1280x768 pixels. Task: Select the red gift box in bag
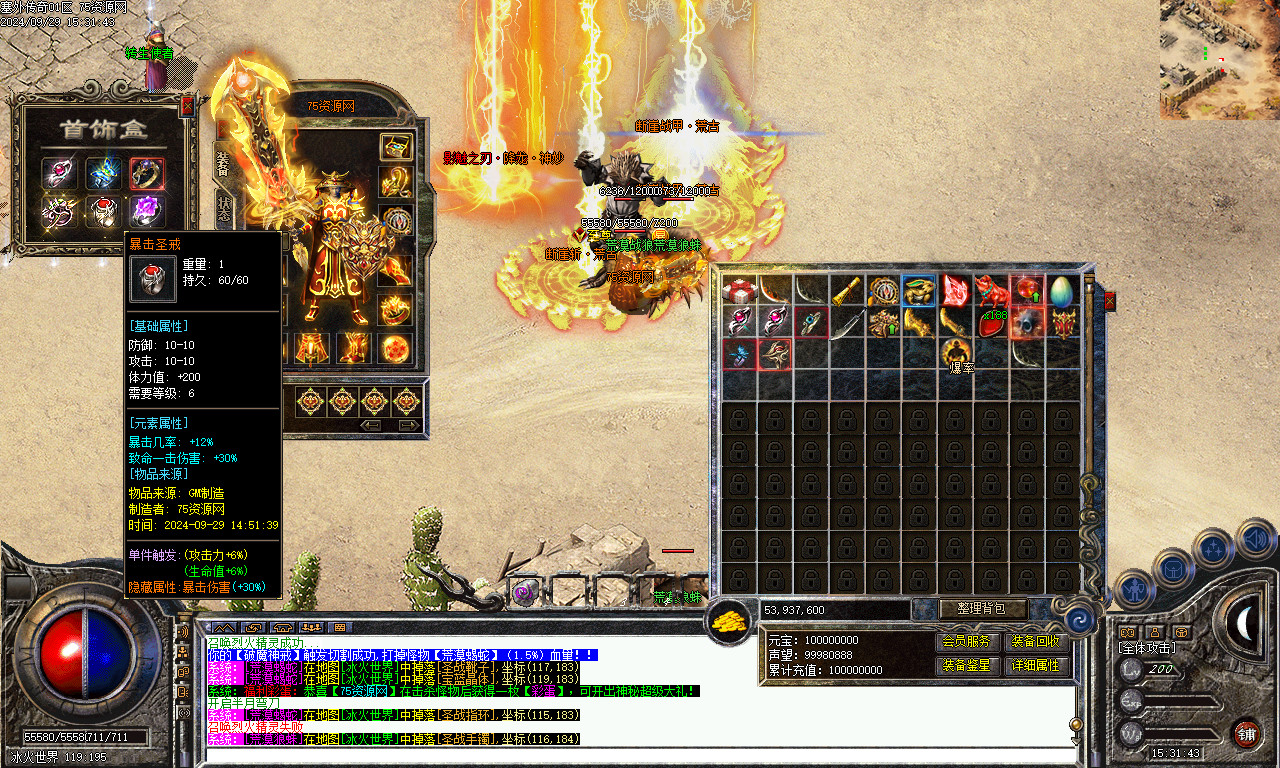coord(739,290)
